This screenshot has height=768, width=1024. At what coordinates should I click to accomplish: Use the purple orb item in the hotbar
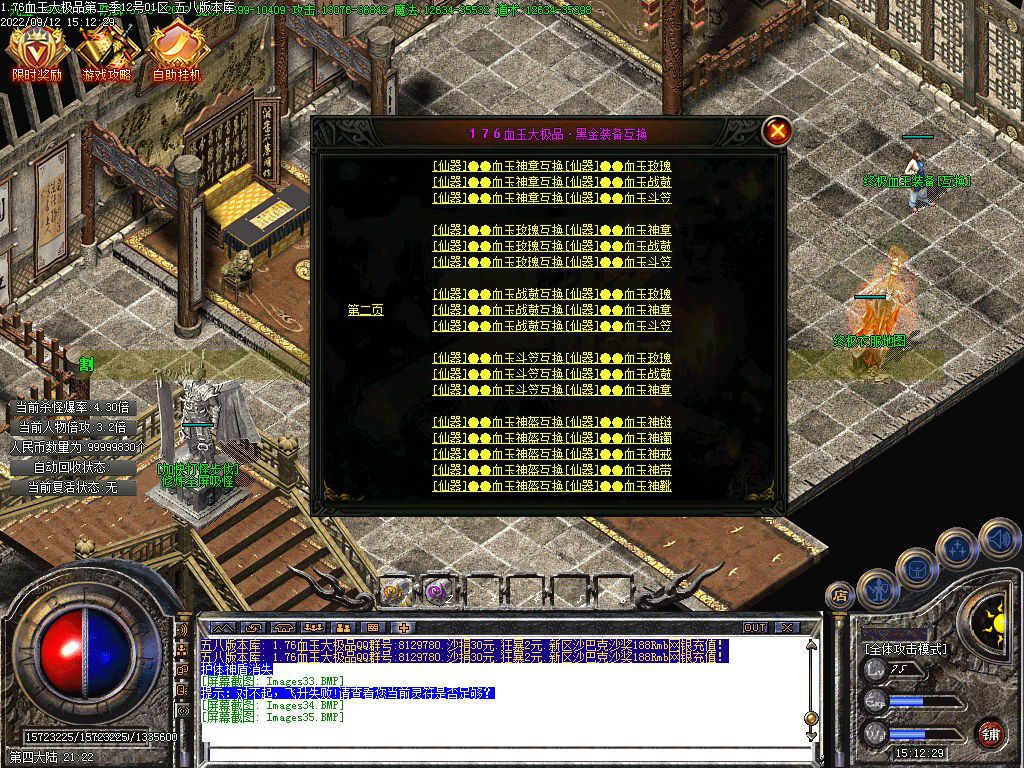pyautogui.click(x=436, y=591)
